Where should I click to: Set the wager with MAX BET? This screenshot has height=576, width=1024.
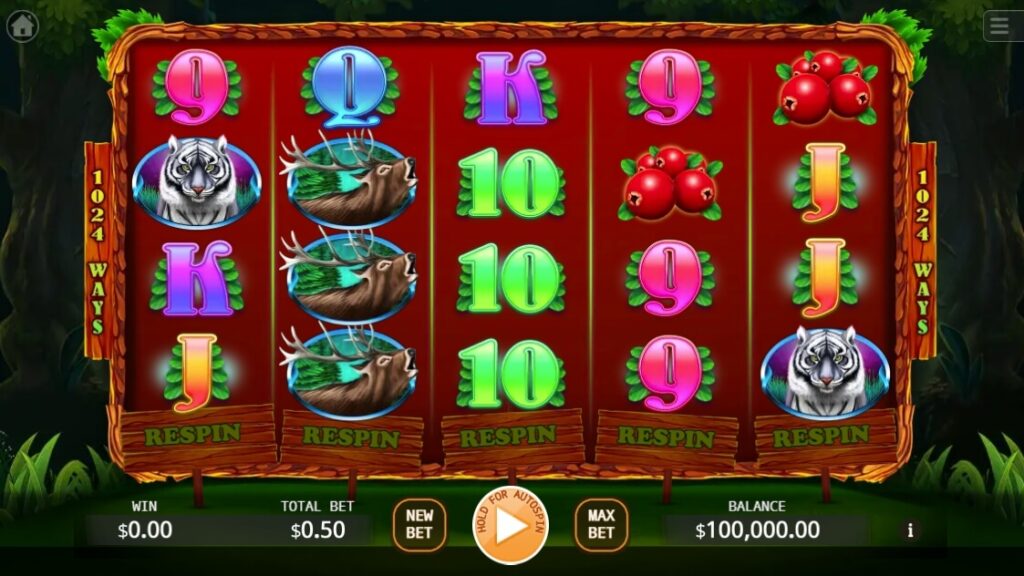click(600, 525)
